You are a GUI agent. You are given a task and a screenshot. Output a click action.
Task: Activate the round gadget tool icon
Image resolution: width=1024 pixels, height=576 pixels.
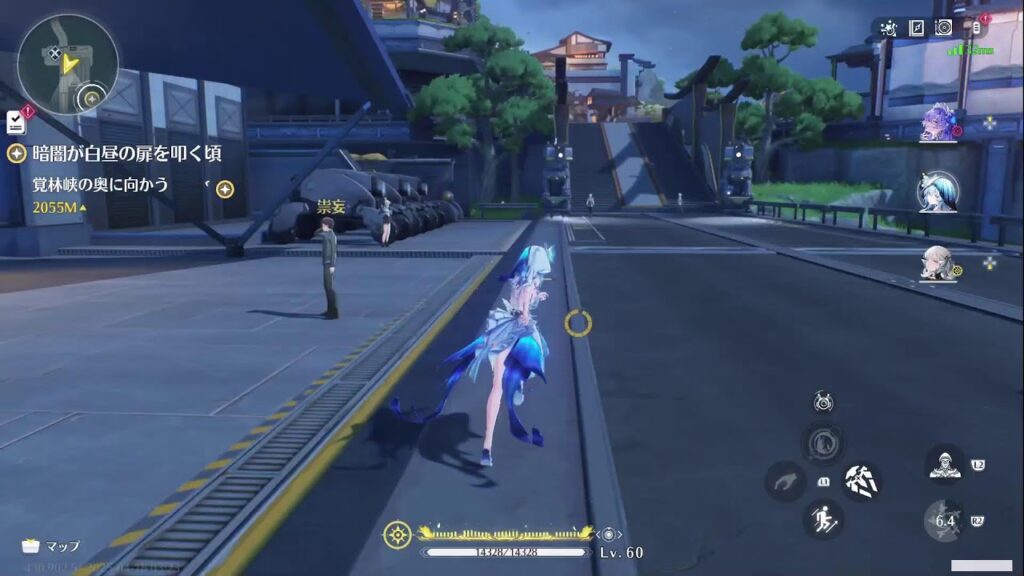point(823,403)
